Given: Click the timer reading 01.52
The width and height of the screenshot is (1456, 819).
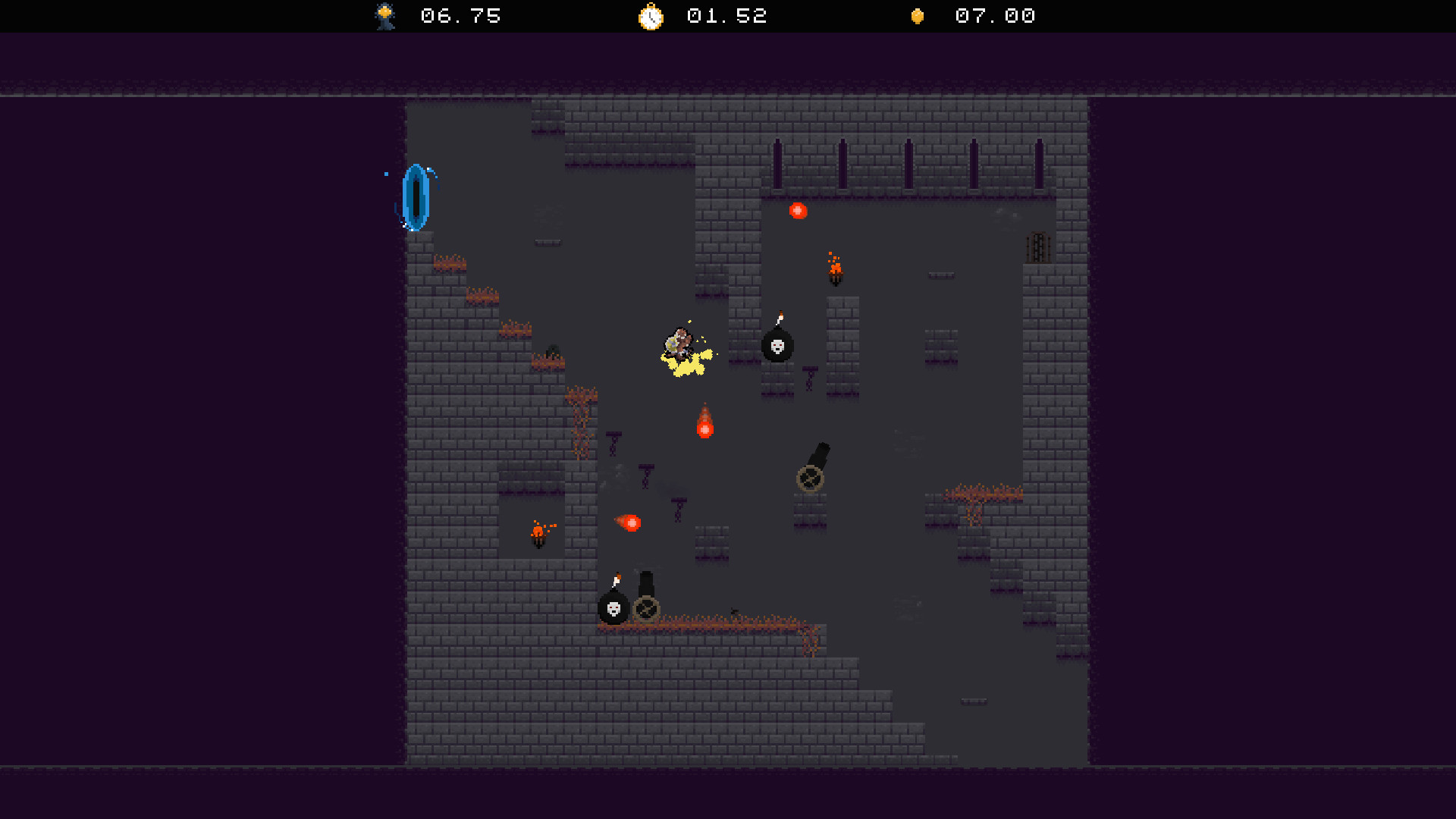Looking at the screenshot, I should click(725, 16).
